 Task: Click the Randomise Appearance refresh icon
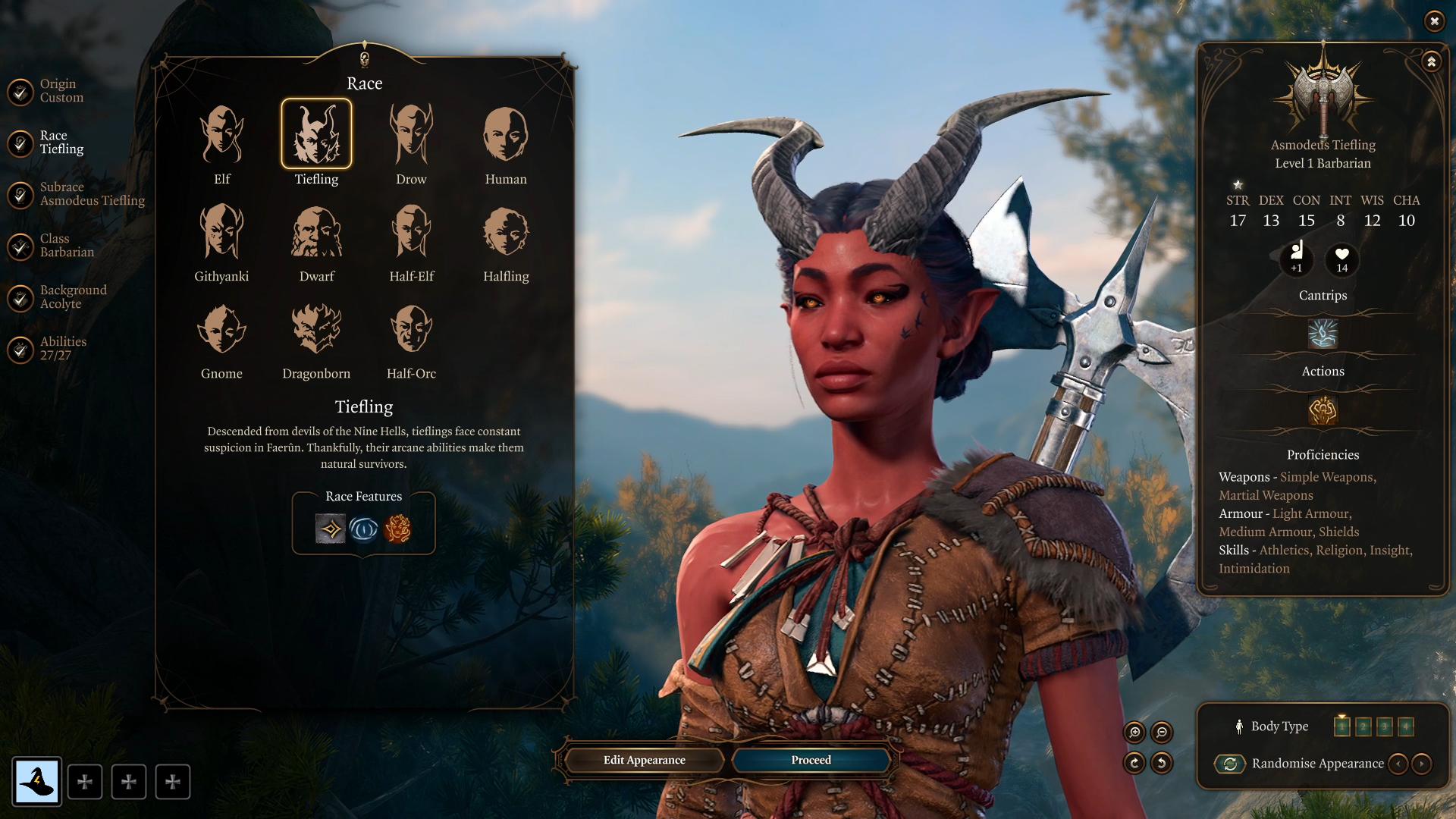click(1231, 764)
